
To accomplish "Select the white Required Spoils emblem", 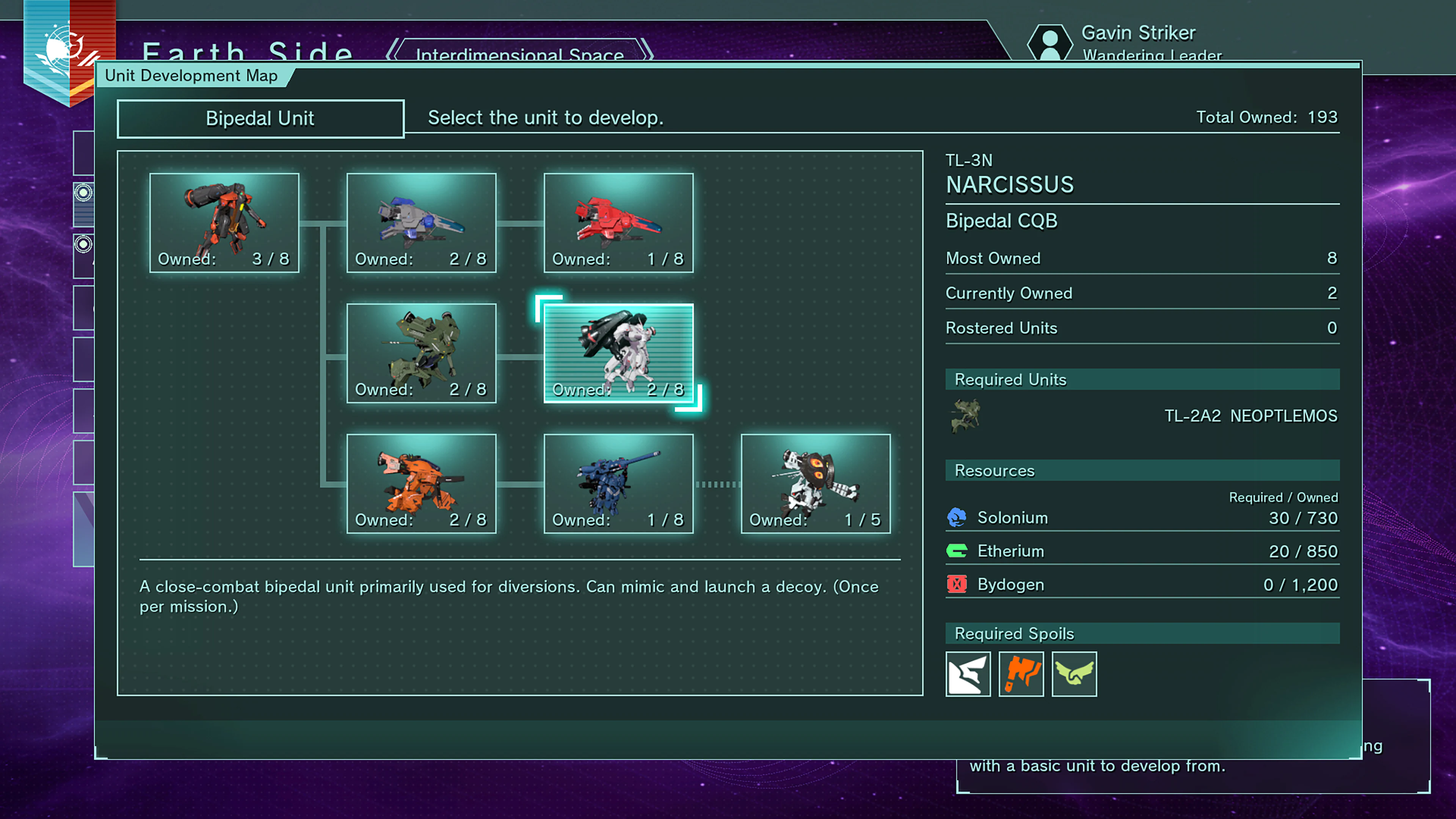I will pyautogui.click(x=968, y=674).
